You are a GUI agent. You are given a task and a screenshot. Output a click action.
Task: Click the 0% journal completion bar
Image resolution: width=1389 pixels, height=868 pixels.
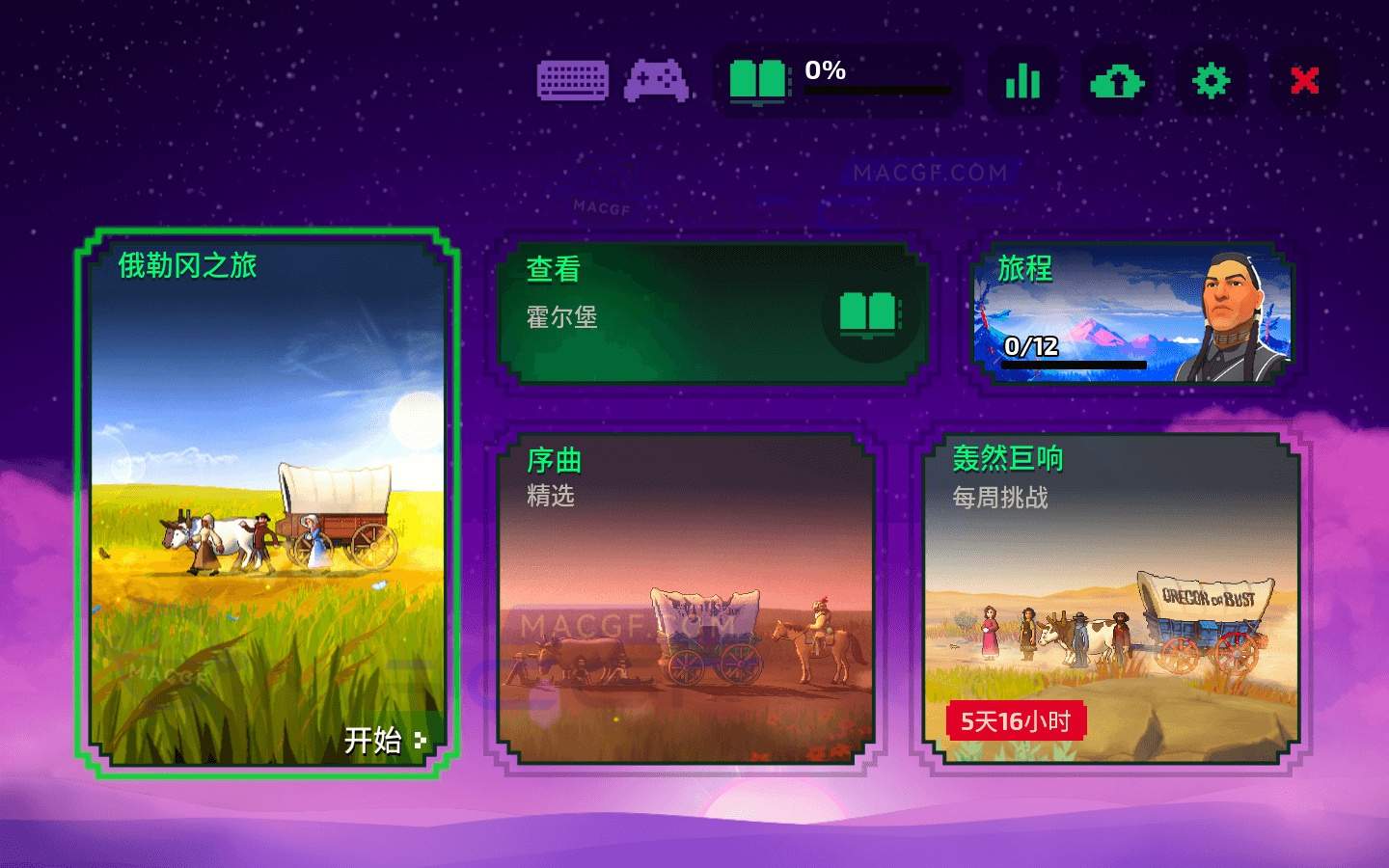[x=878, y=90]
